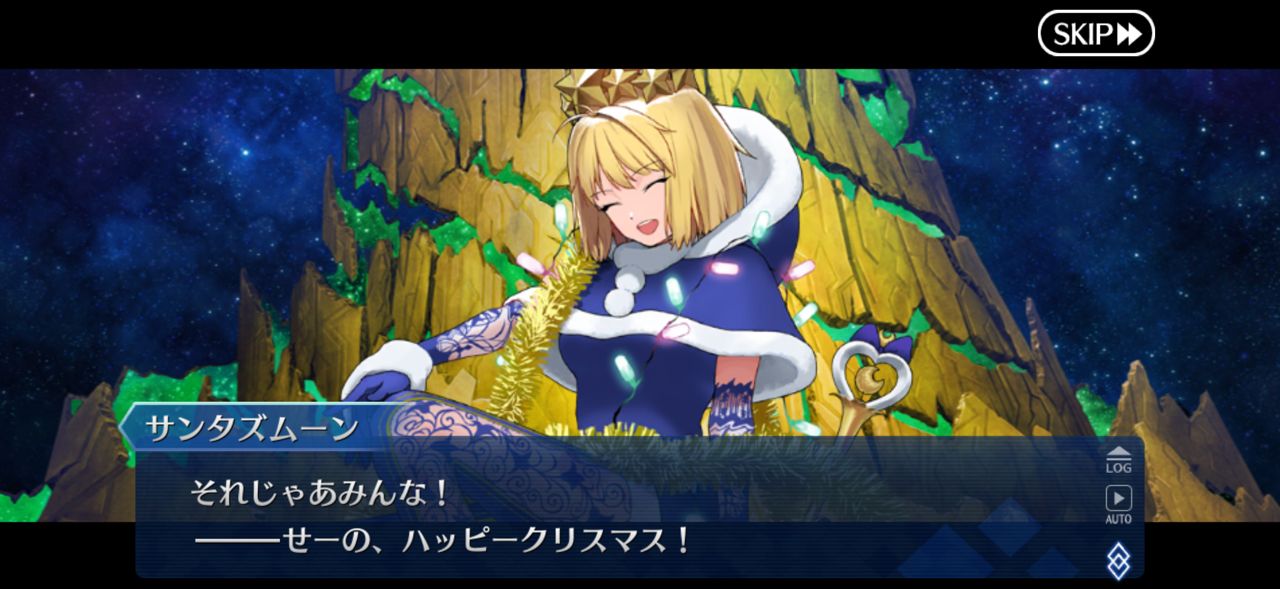
Task: Open the dialogue LOG
Action: pos(1118,459)
